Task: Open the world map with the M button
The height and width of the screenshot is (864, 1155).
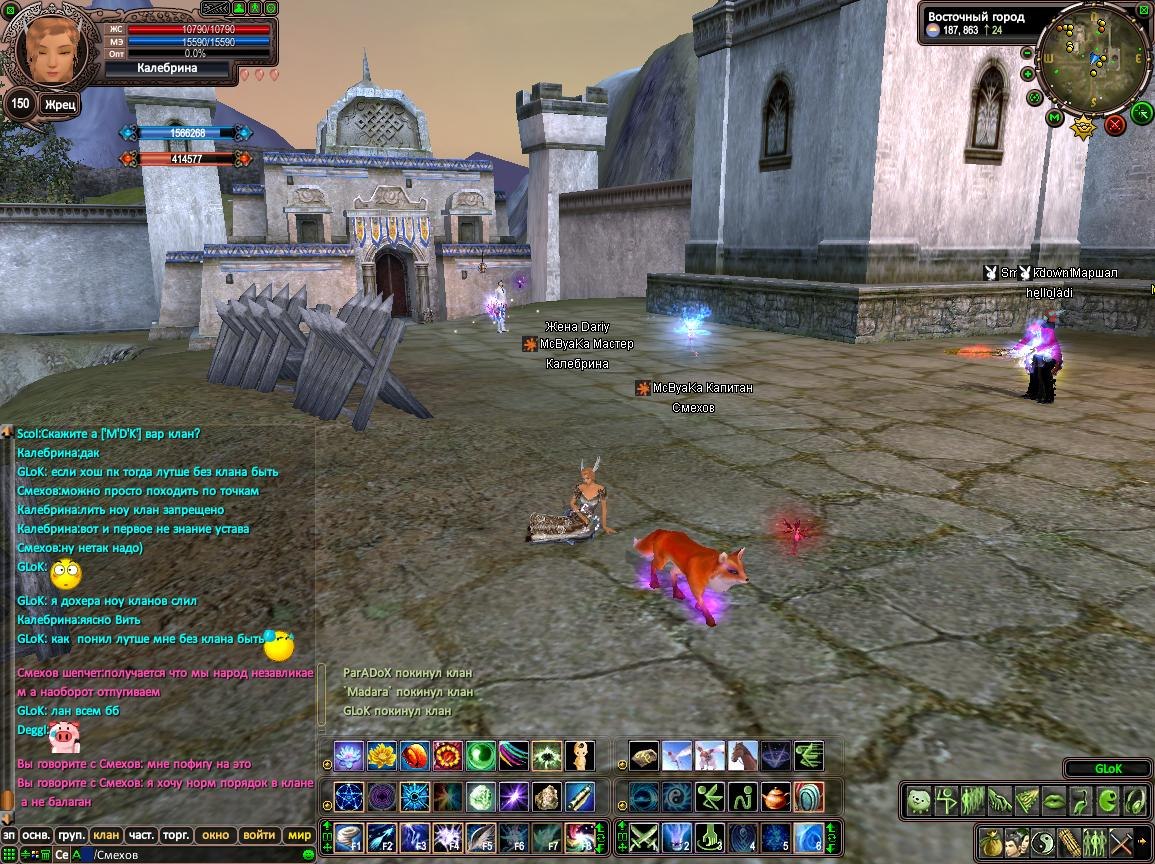Action: (x=1054, y=118)
